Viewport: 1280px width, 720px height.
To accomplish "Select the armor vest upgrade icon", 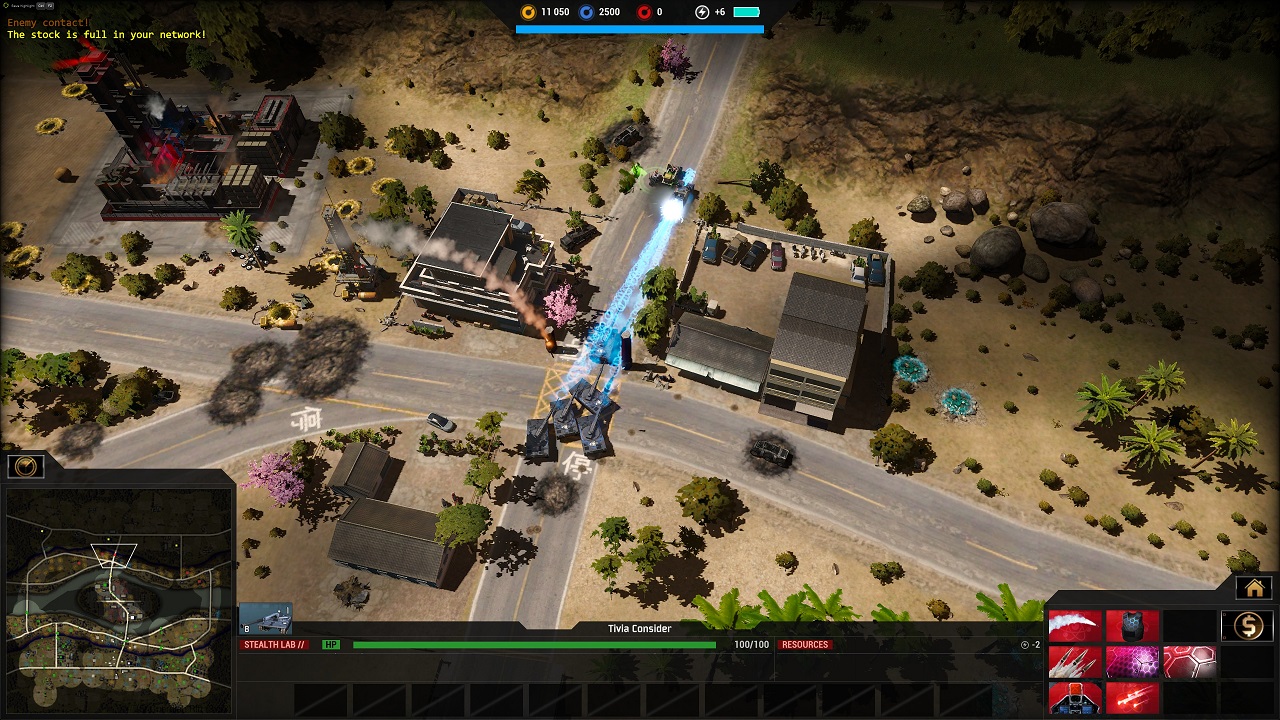I will (1131, 625).
